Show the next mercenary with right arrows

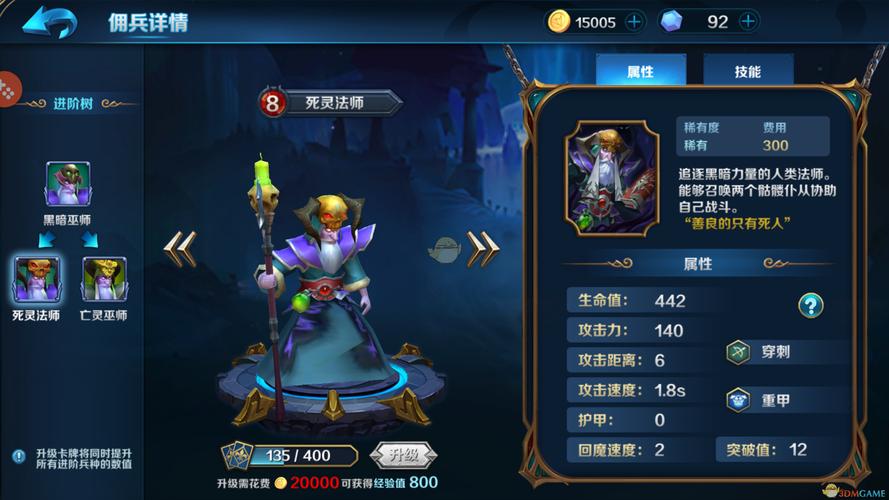(x=483, y=247)
